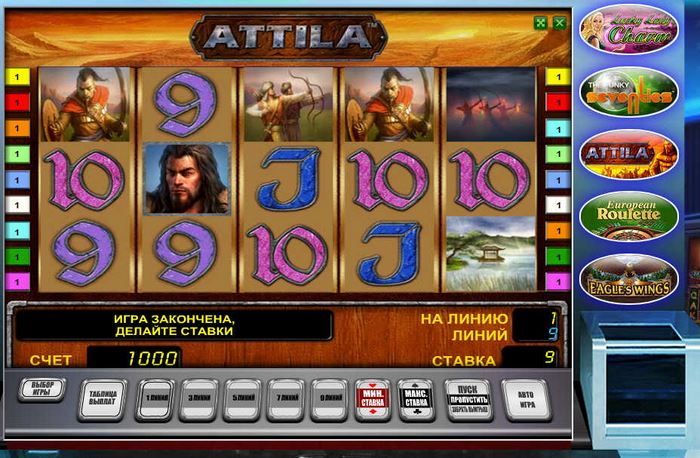The height and width of the screenshot is (458, 700).
Task: Open European Roulette from the sidebar
Action: pyautogui.click(x=630, y=215)
